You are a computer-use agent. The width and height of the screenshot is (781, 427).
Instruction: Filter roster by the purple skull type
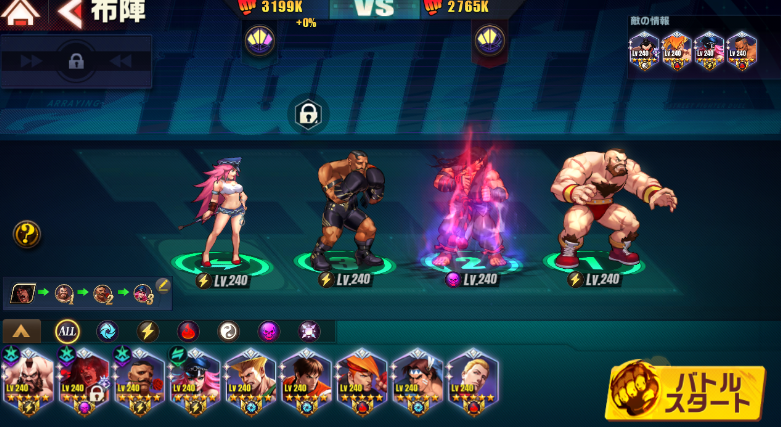tap(268, 331)
